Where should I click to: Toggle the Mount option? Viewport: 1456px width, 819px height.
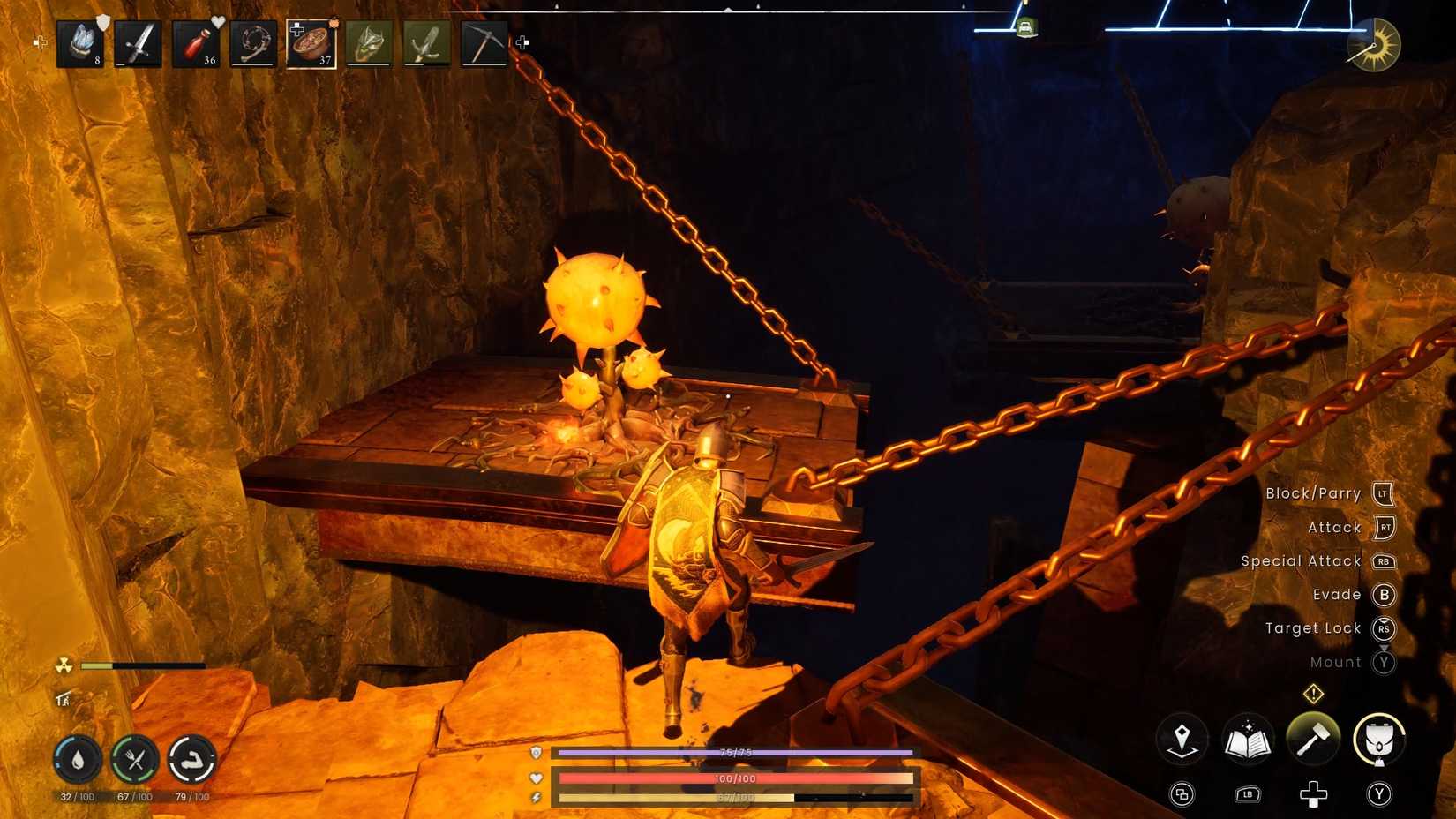pos(1337,662)
